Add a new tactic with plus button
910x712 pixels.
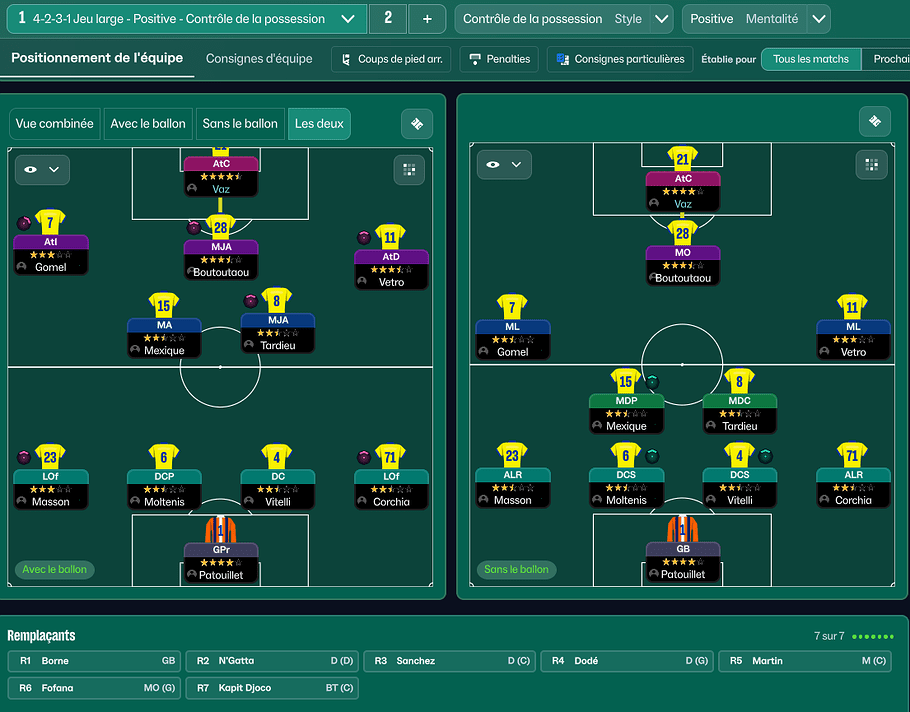click(x=427, y=19)
